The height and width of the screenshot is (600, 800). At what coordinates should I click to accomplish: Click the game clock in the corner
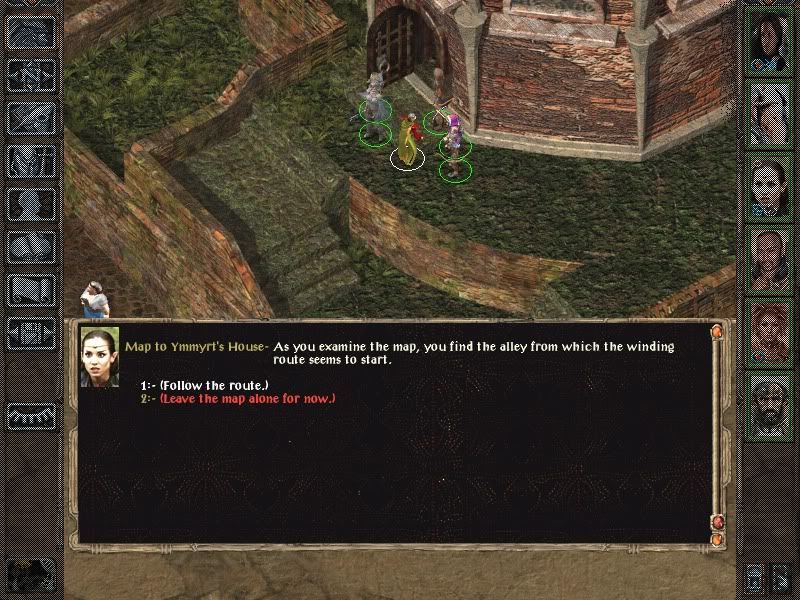pyautogui.click(x=30, y=573)
